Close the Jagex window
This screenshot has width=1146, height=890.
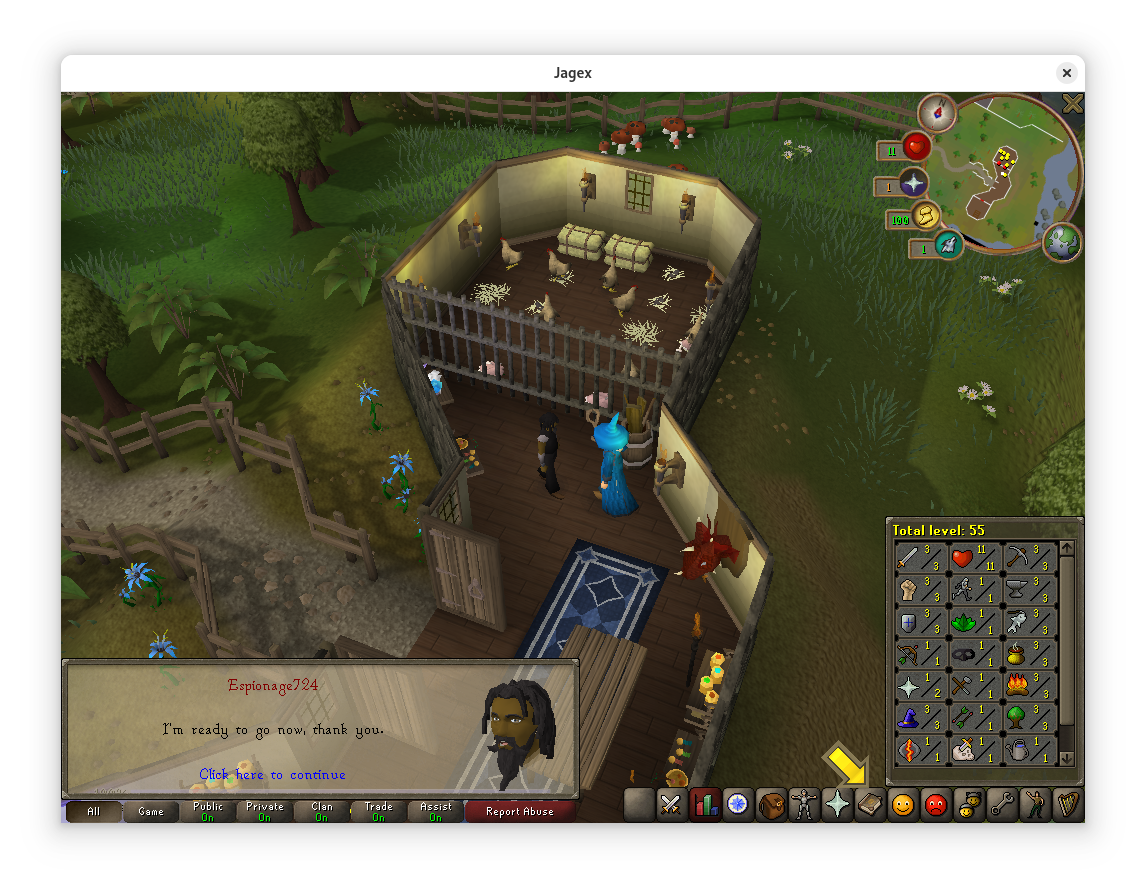[1067, 73]
